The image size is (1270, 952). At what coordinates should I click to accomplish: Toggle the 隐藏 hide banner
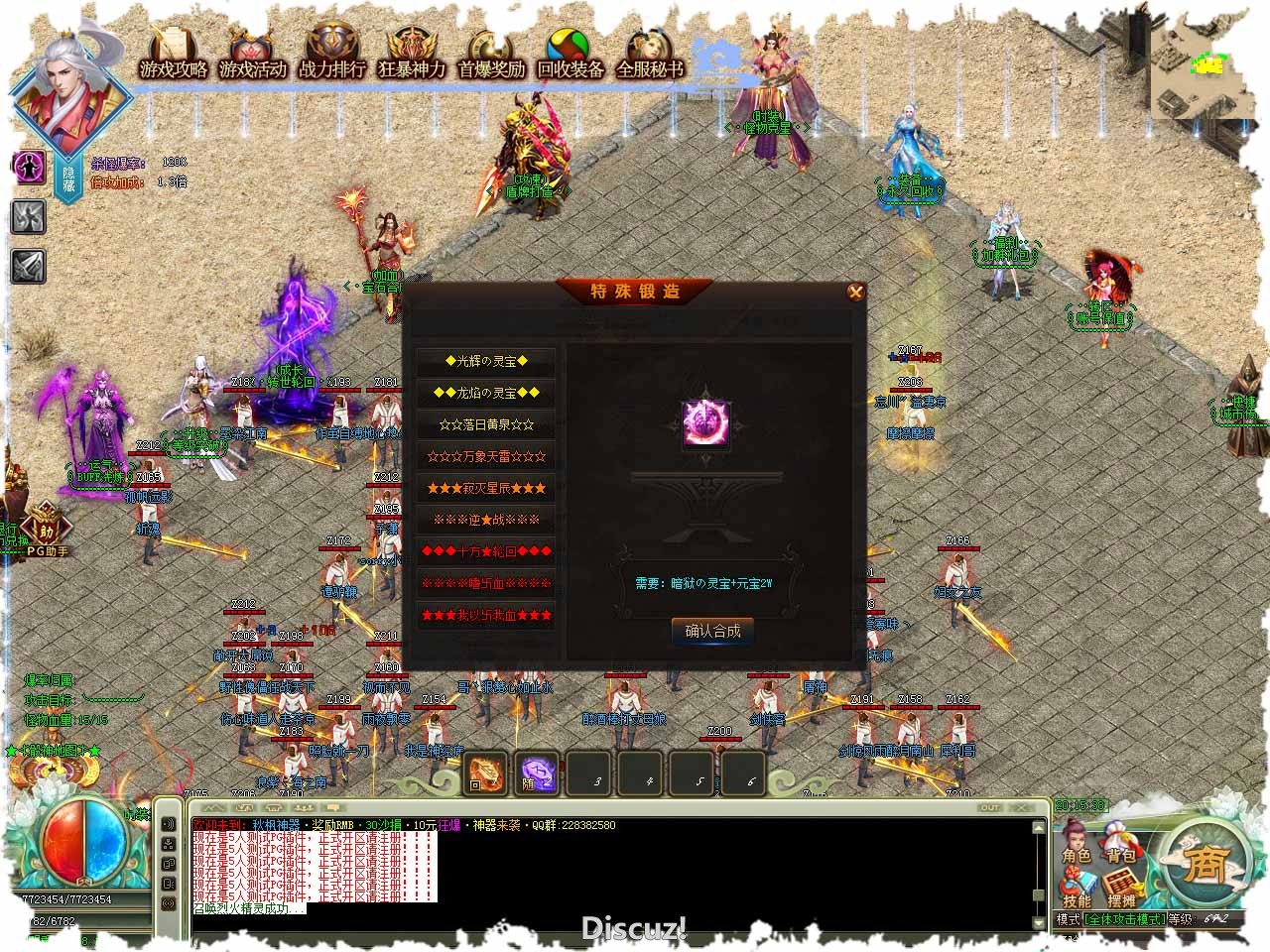[68, 178]
